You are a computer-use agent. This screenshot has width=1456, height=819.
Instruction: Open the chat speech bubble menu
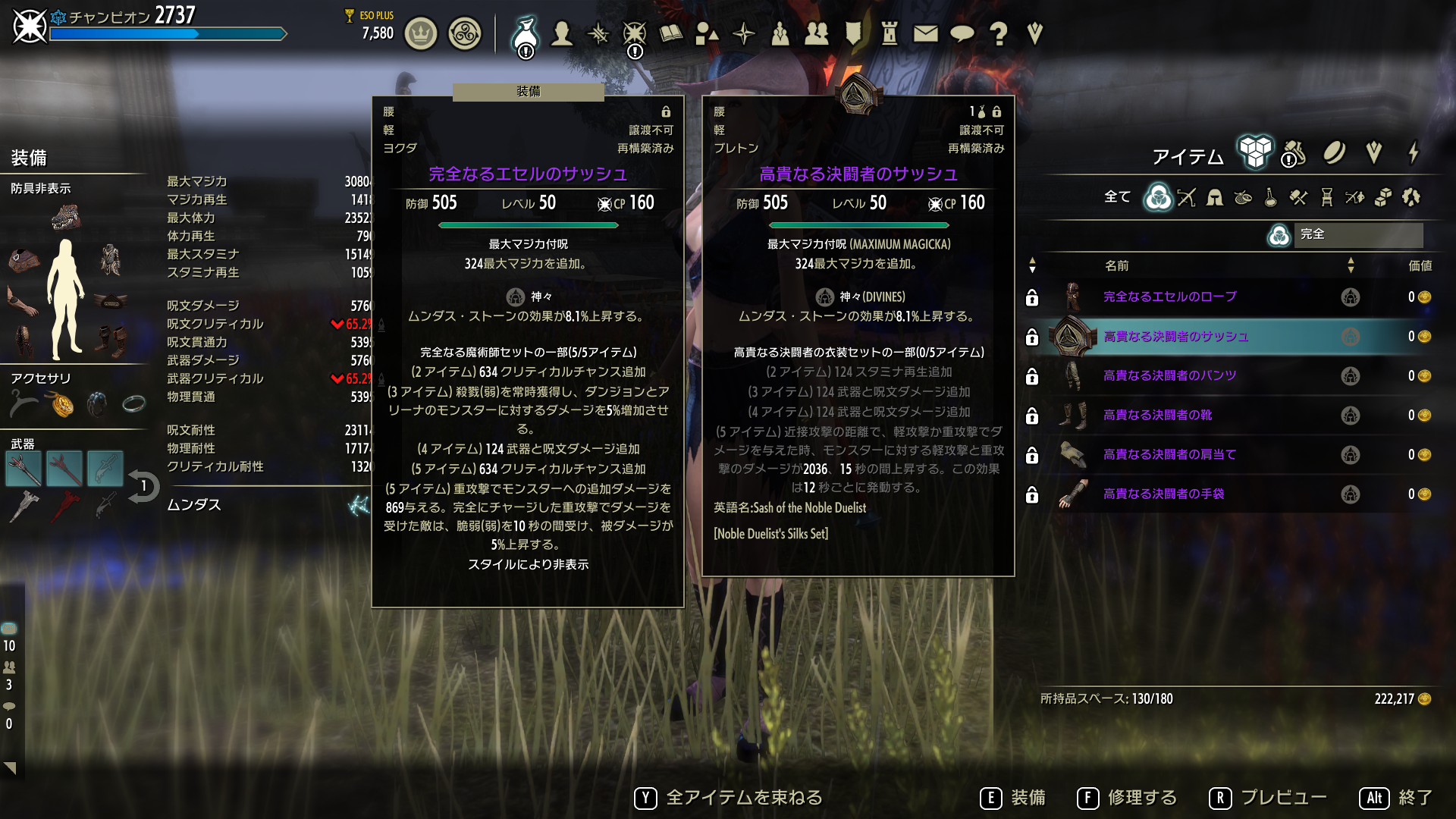[x=962, y=33]
